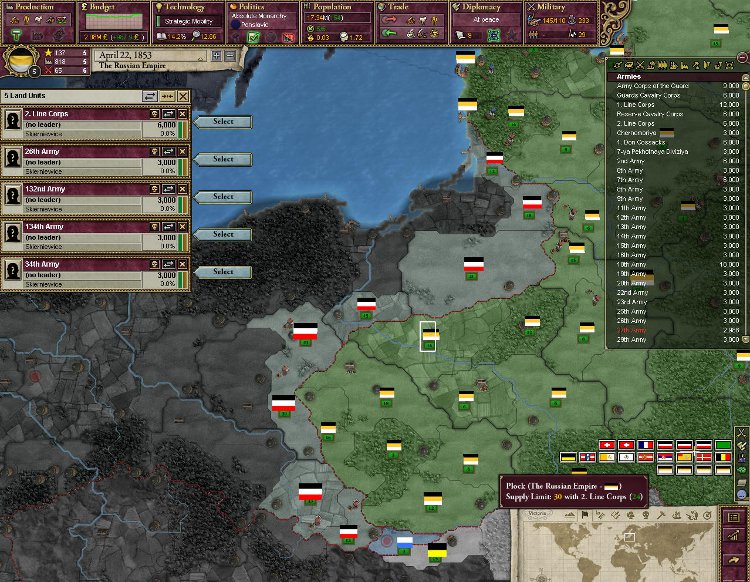Click Select button beside 134th Army

[x=223, y=234]
